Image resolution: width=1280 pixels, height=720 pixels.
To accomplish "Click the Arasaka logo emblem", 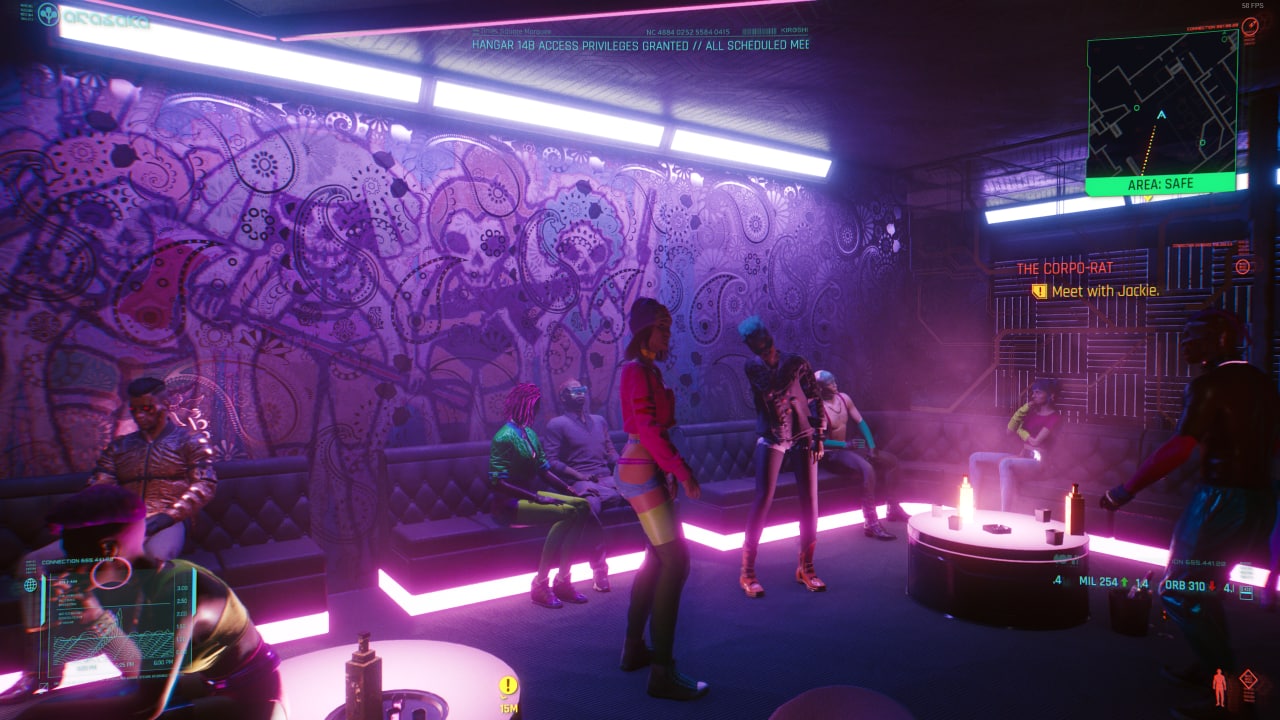I will pos(48,15).
